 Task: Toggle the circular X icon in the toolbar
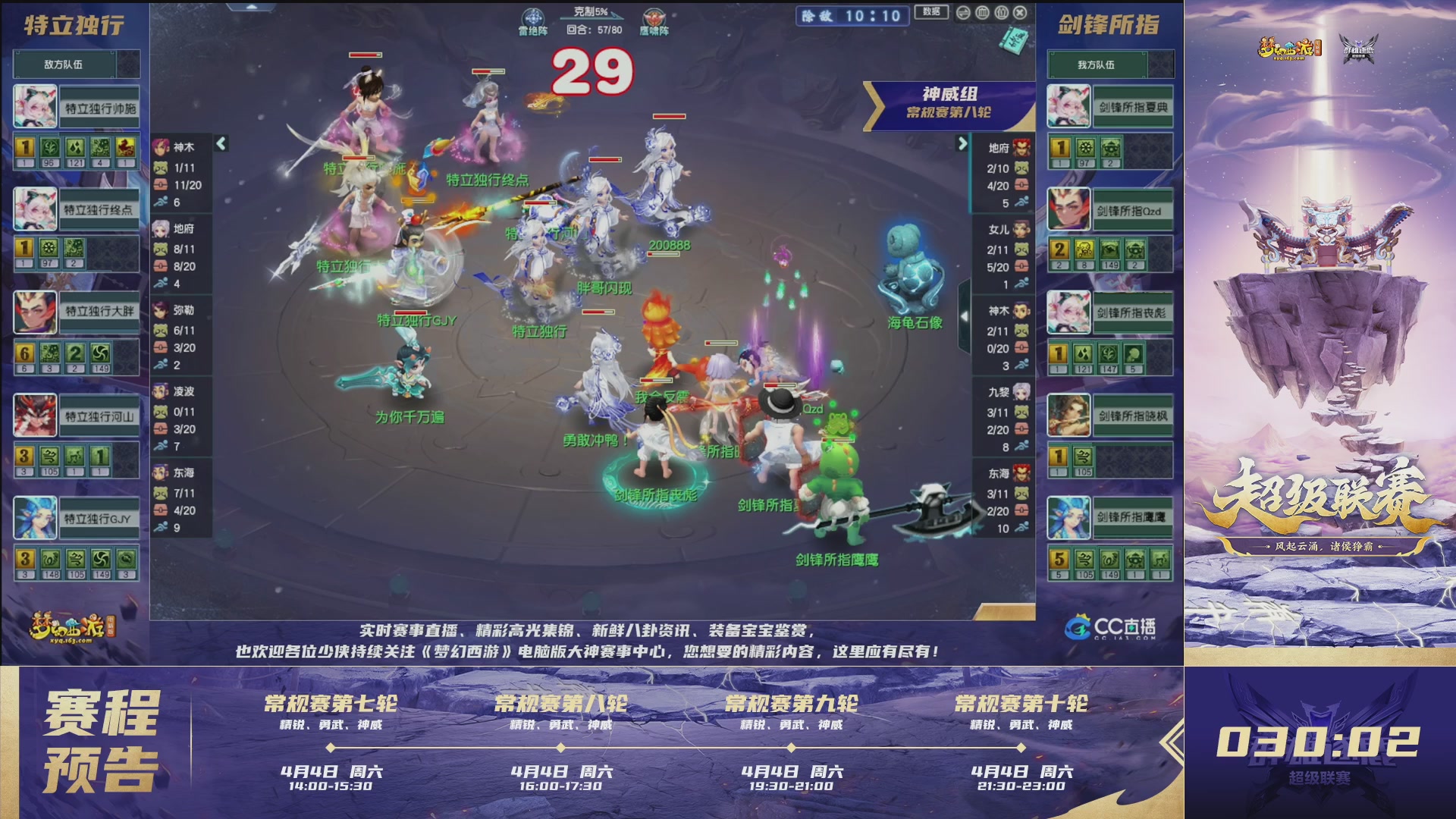coord(1021,12)
